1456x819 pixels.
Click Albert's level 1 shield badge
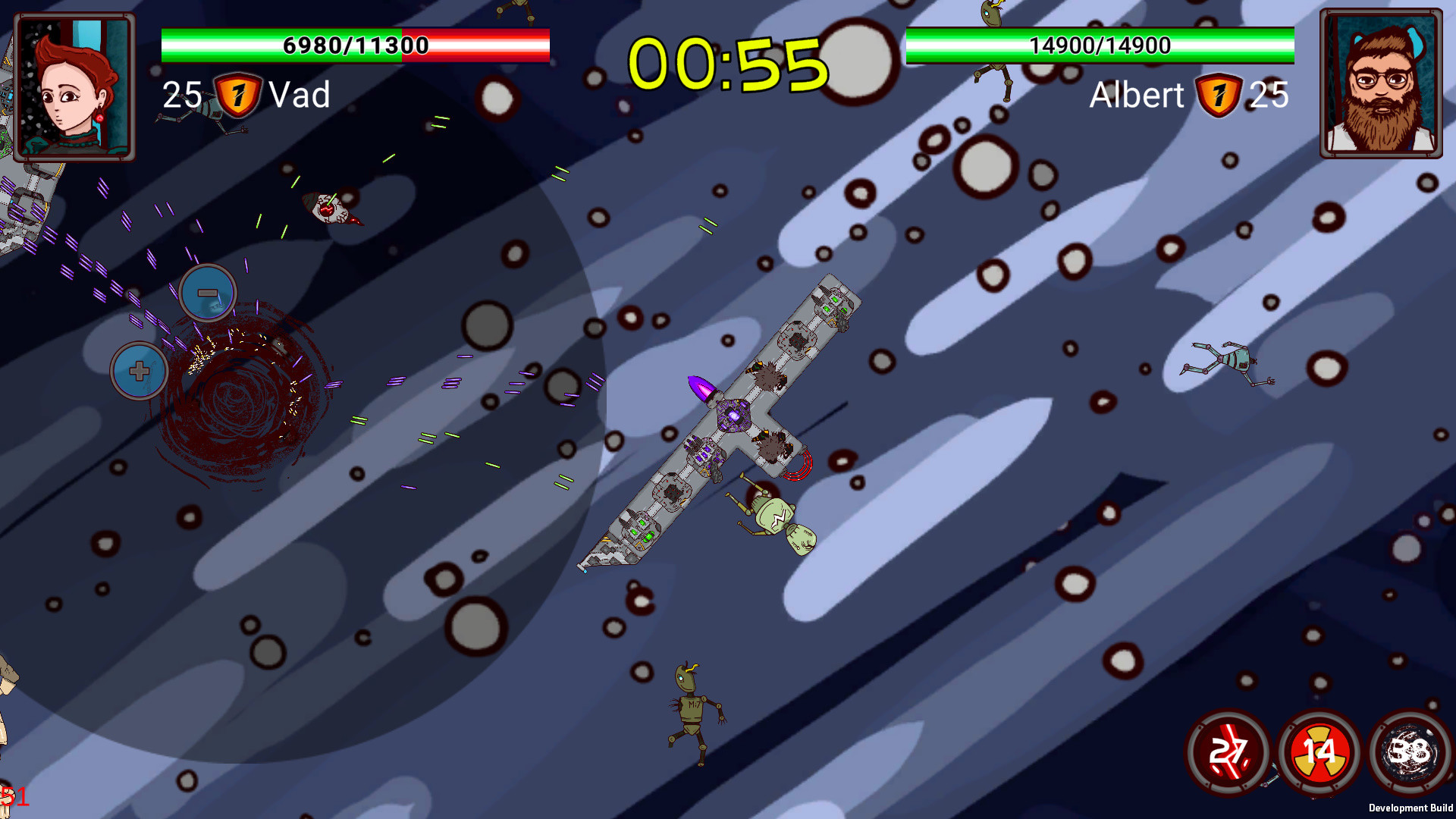coord(1219,96)
